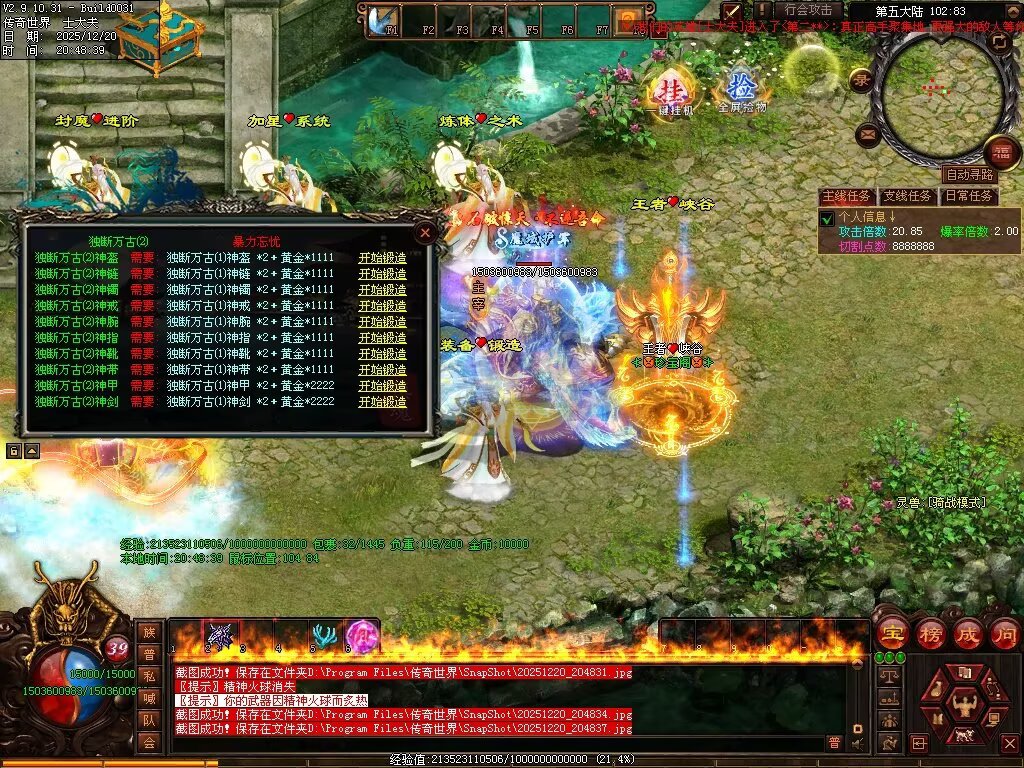This screenshot has width=1024, height=768.
Task: Click the X button at the bottom-right corner
Action: click(x=1009, y=743)
